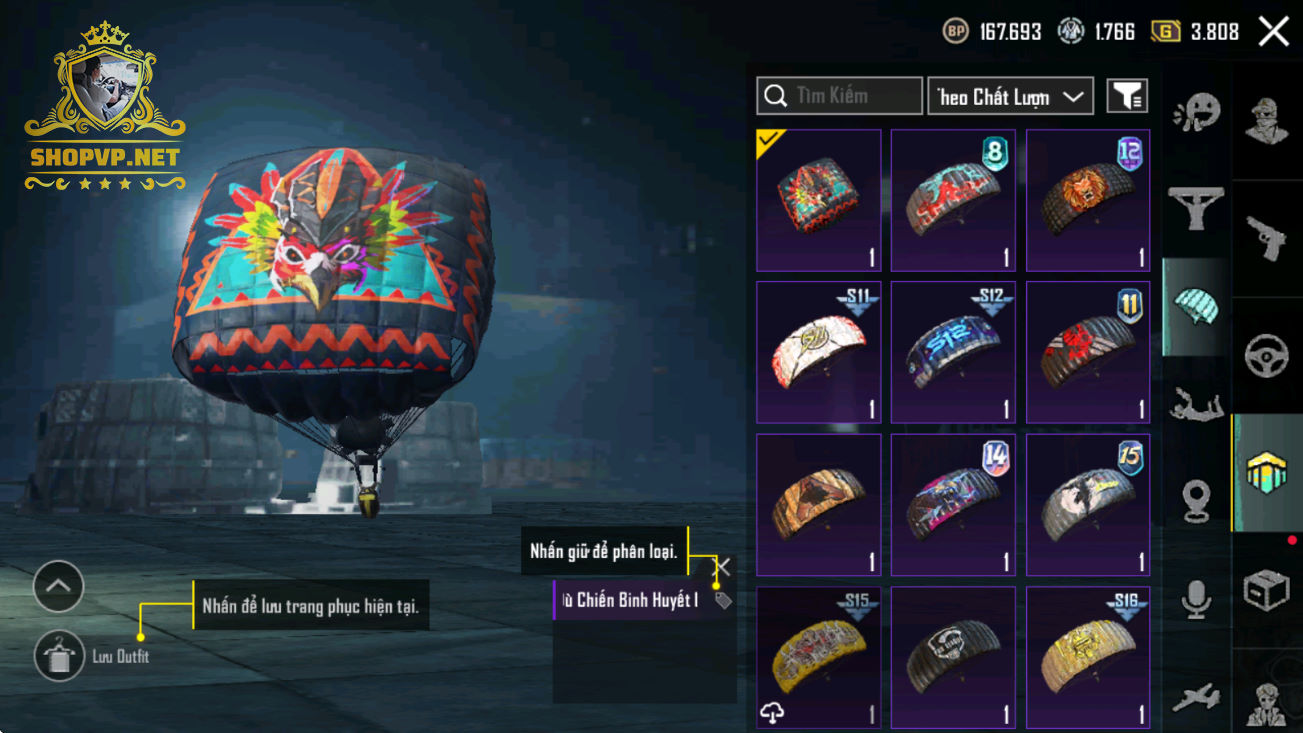This screenshot has width=1303, height=733.
Task: Open the filter funnel button
Action: coord(1127,96)
